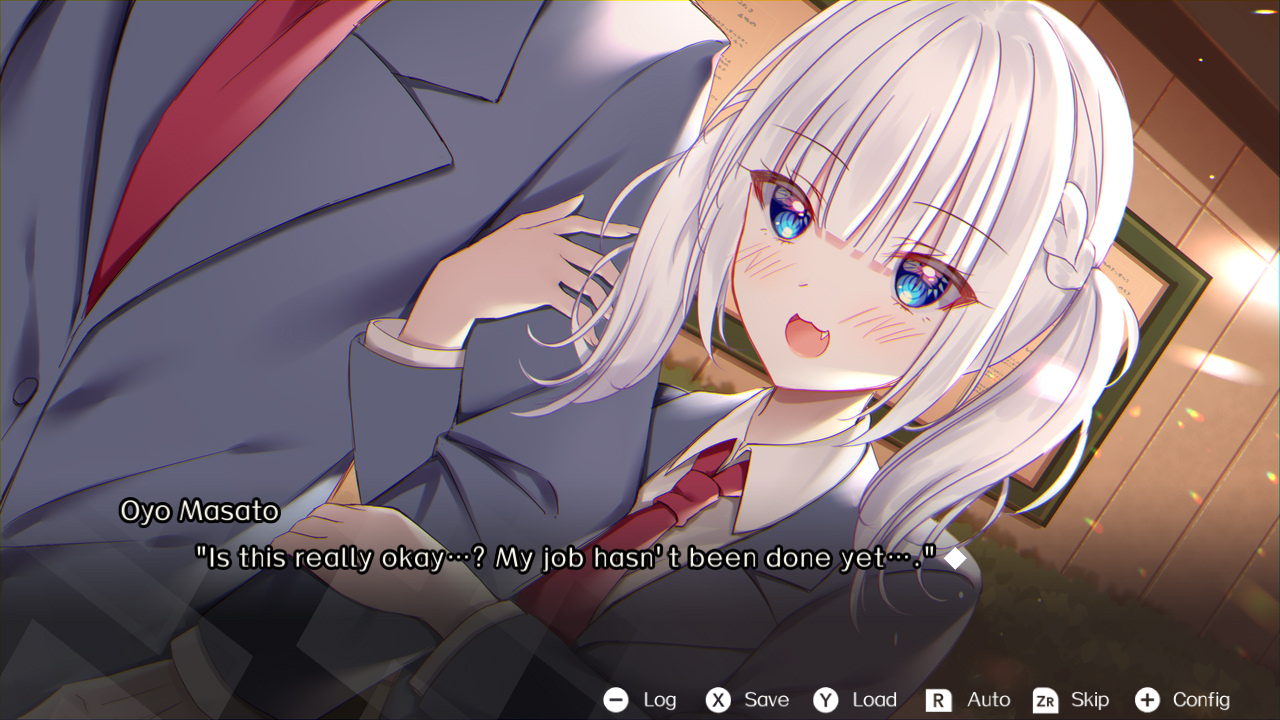
Task: Click the white diamond text-advance indicator
Action: (957, 557)
